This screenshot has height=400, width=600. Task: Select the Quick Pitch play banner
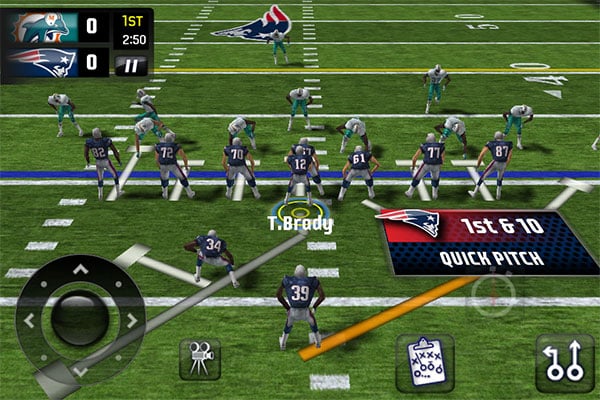(x=490, y=242)
